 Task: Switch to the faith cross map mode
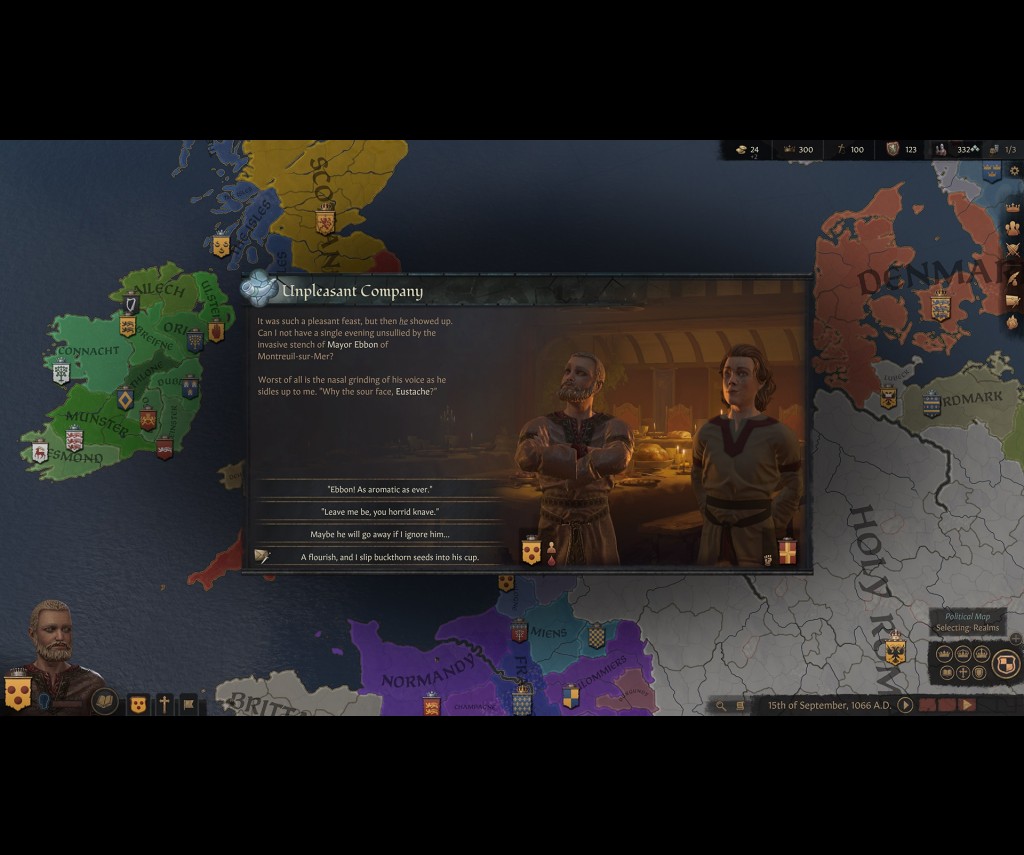963,673
